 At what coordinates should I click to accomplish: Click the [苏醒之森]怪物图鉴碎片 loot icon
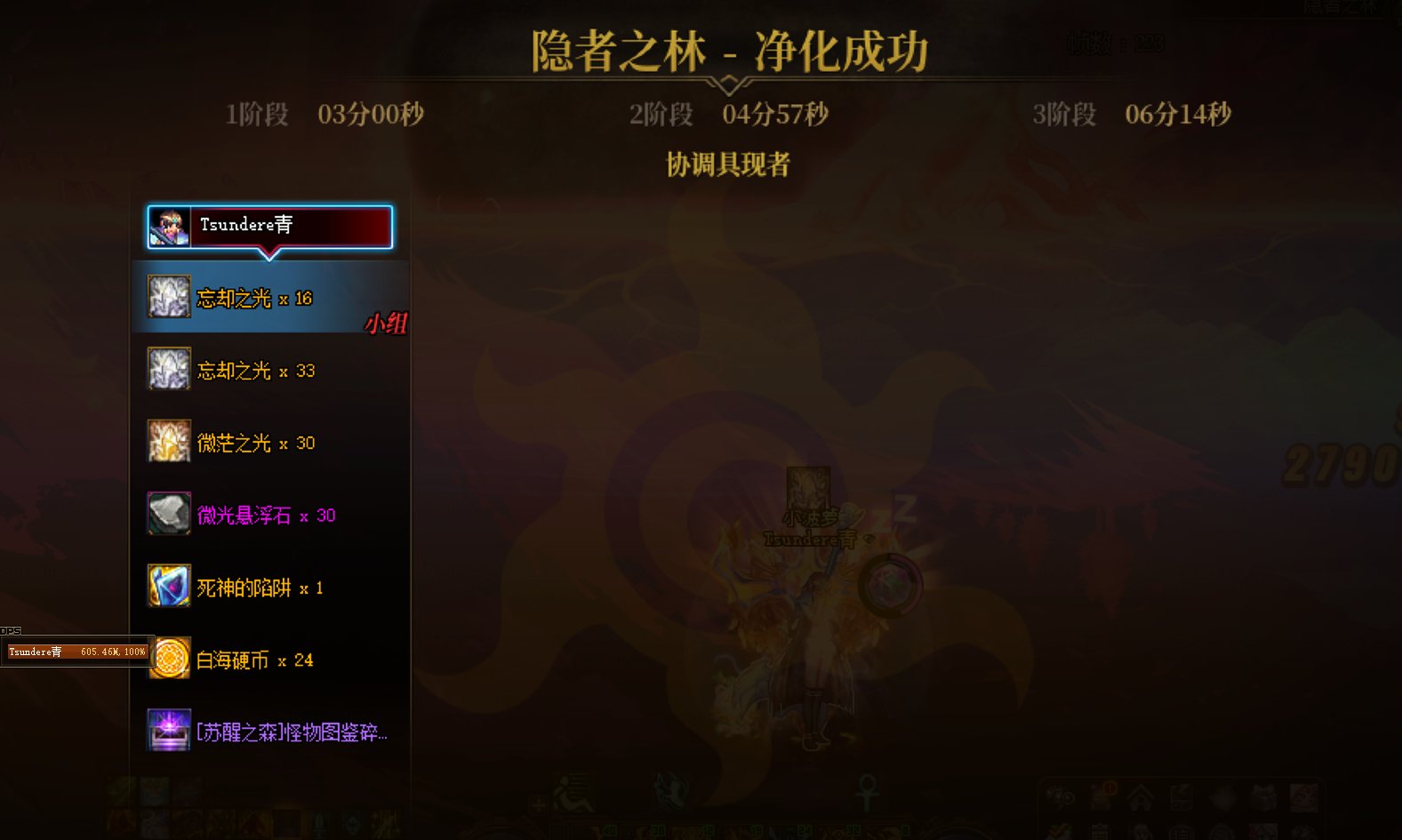(x=167, y=732)
